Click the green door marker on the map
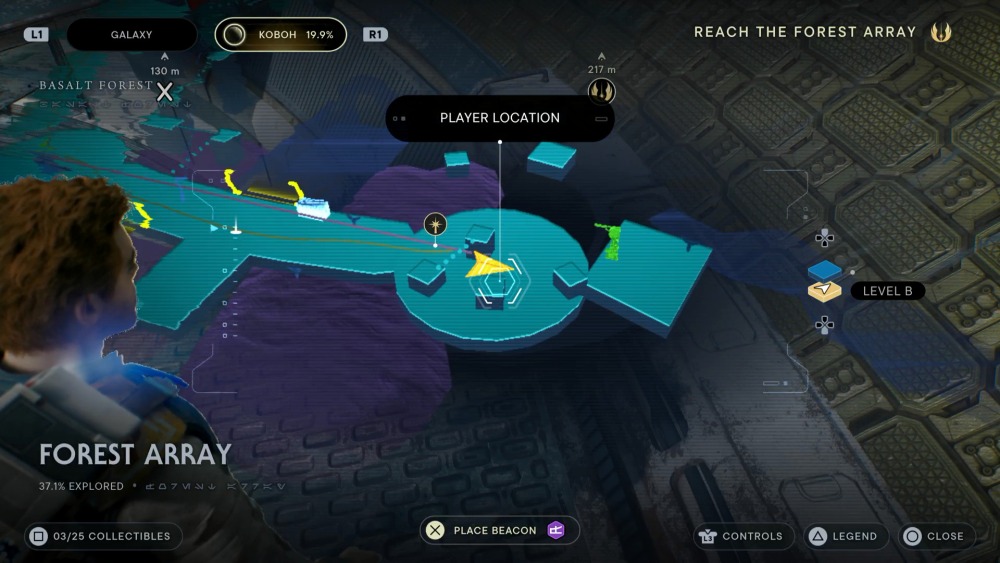The width and height of the screenshot is (1000, 563). pyautogui.click(x=610, y=240)
